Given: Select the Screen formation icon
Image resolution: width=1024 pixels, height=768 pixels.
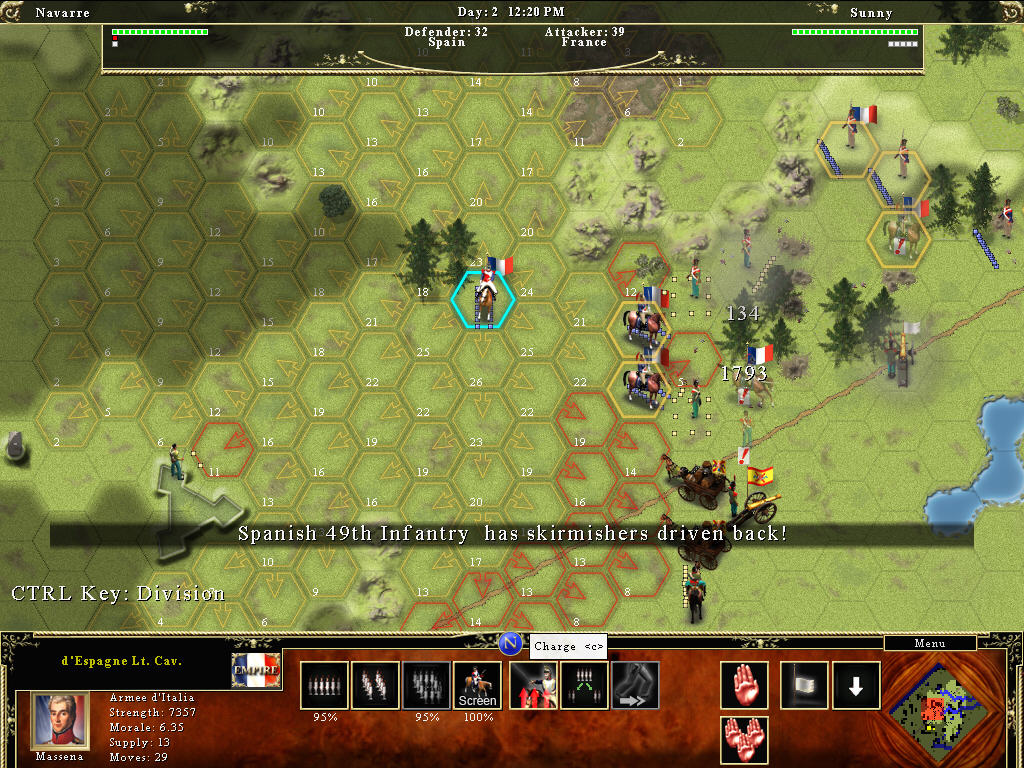Looking at the screenshot, I should click(477, 685).
